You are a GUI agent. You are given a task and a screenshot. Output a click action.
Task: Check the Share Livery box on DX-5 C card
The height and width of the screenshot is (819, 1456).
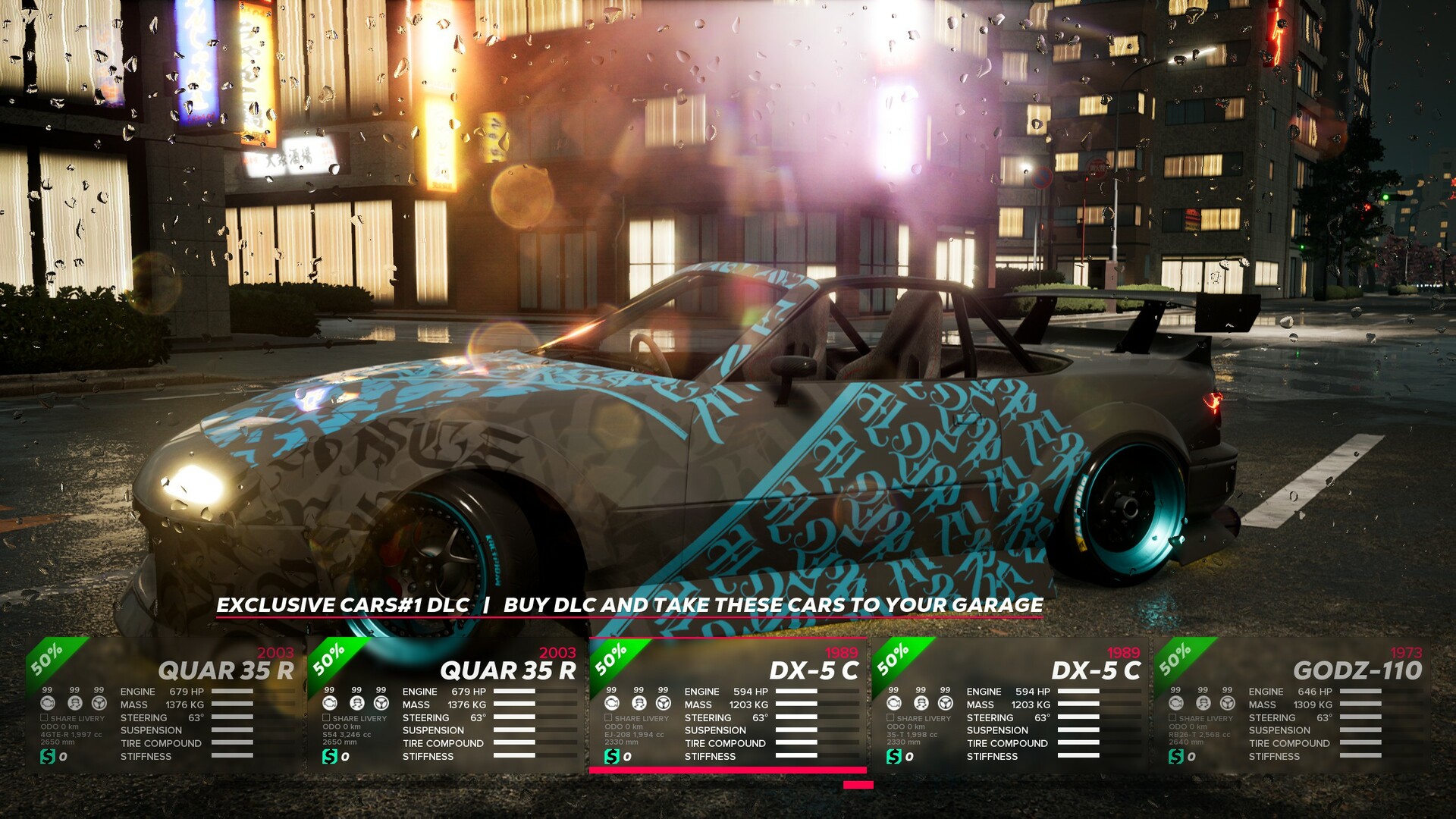608,719
